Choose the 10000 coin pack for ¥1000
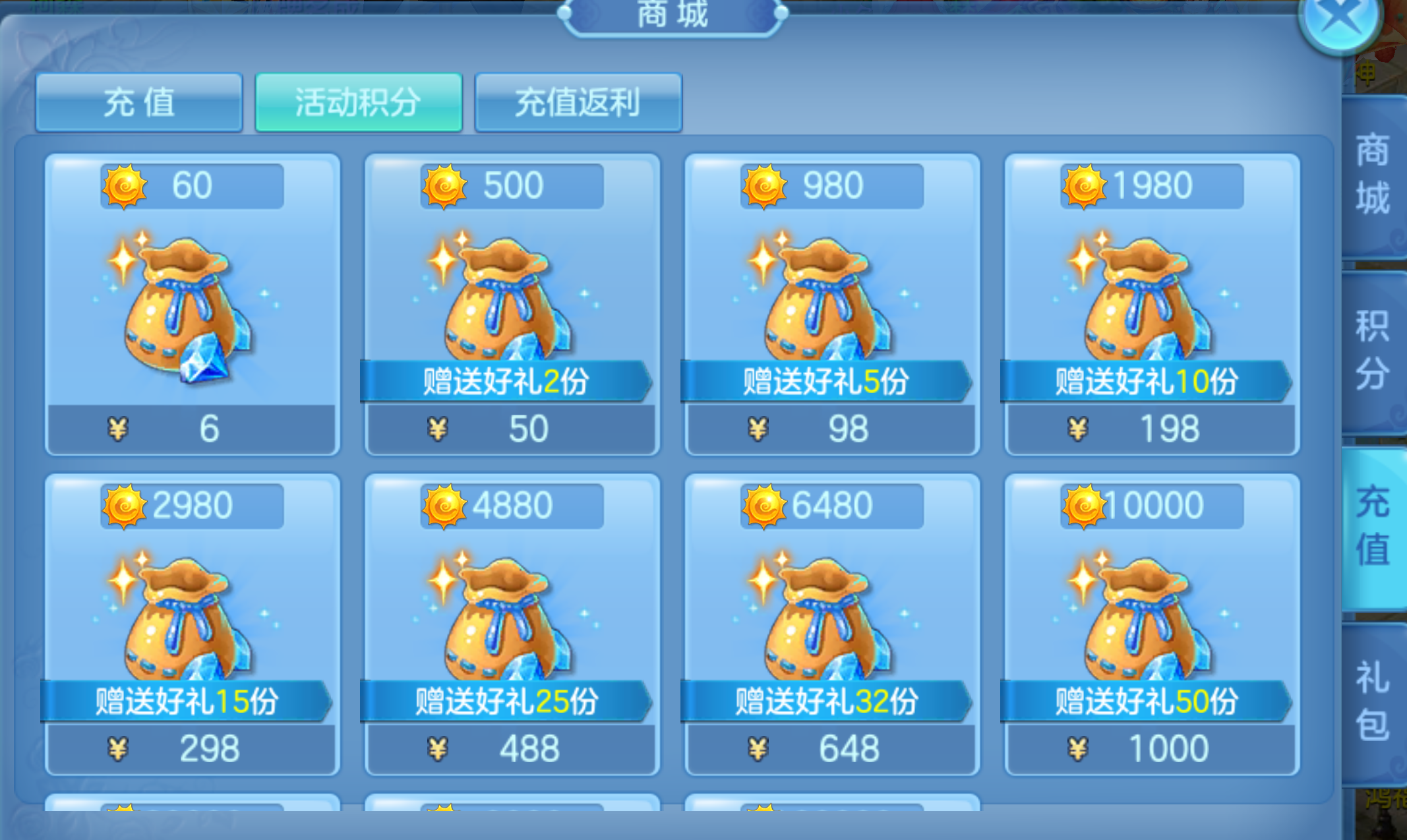The width and height of the screenshot is (1407, 840). coord(1151,624)
